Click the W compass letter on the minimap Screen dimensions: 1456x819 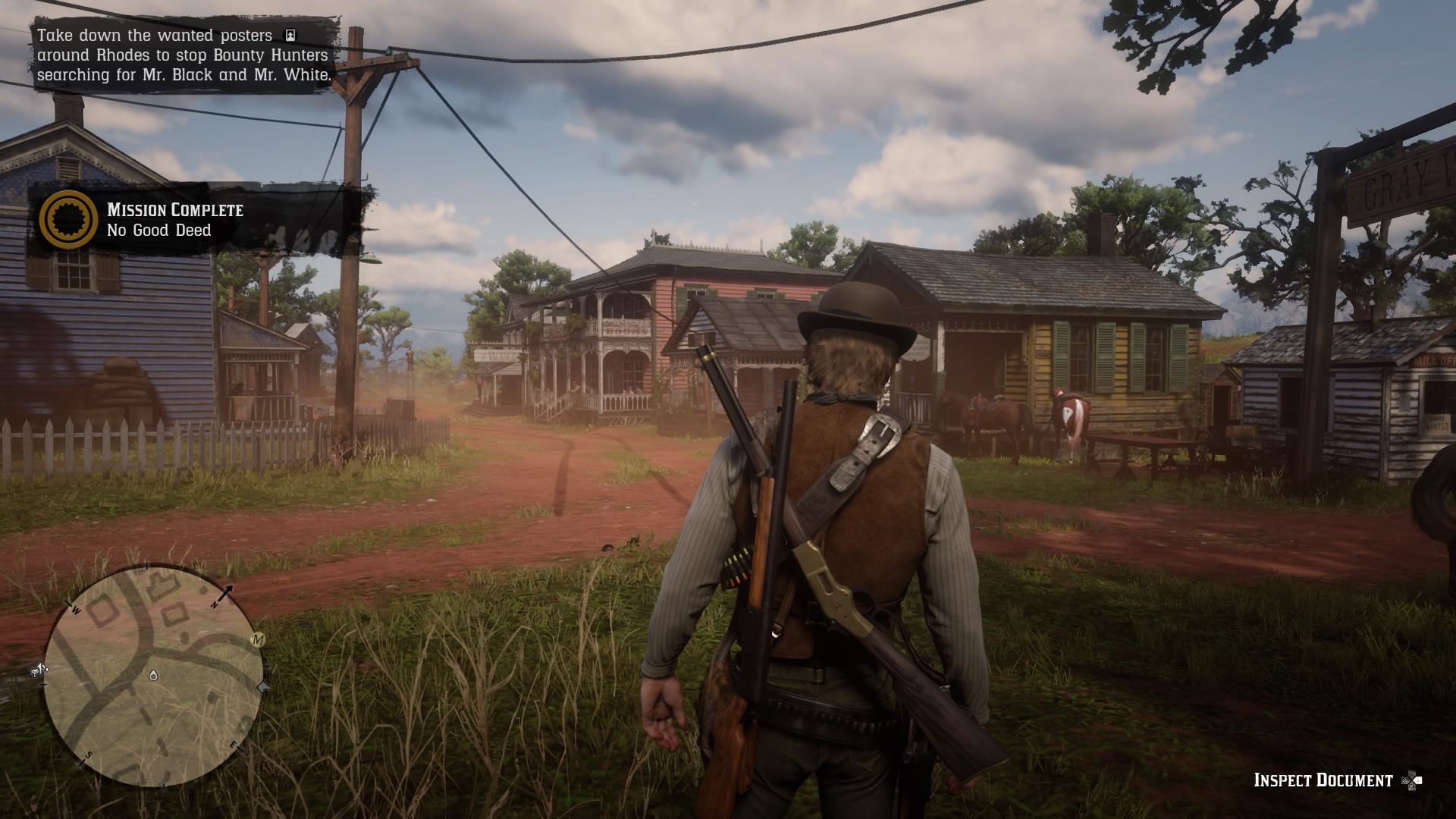click(x=75, y=610)
